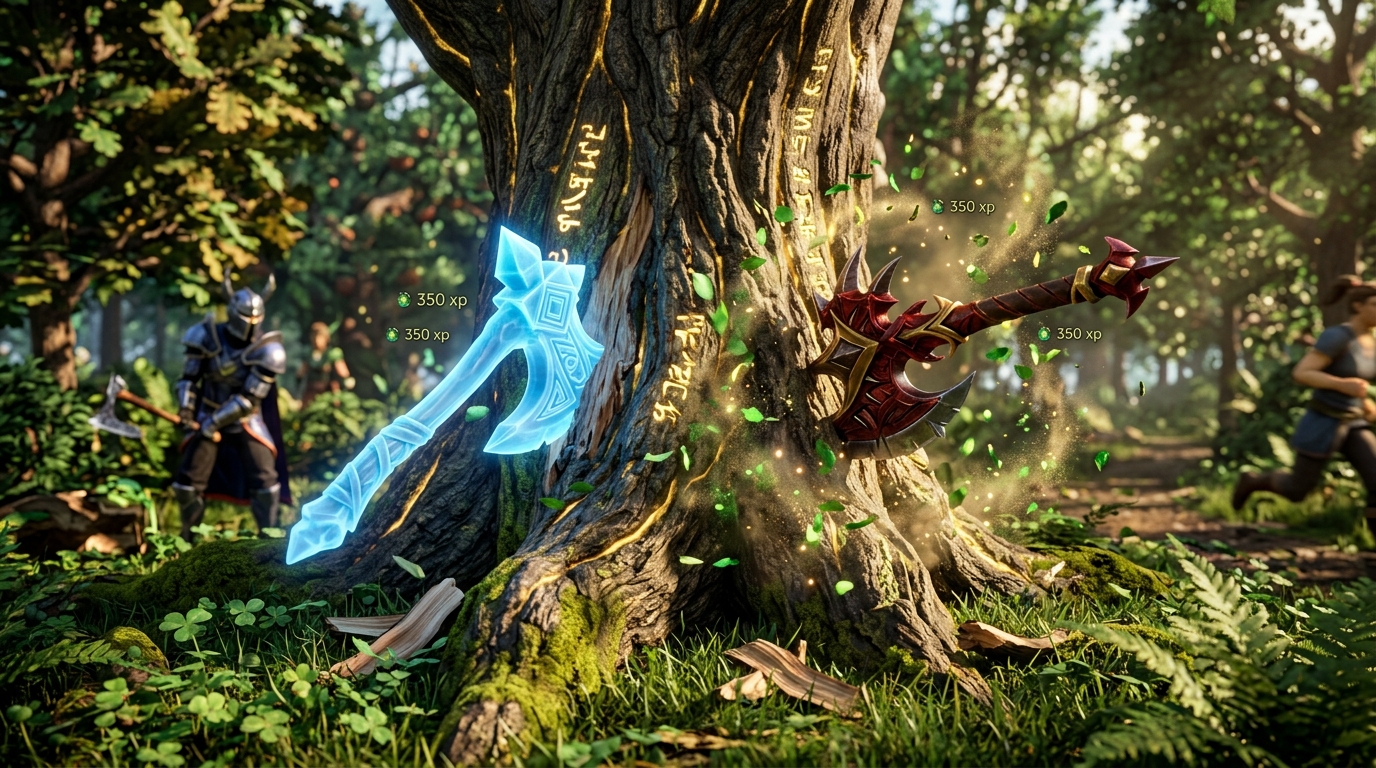The width and height of the screenshot is (1376, 768).
Task: Click the gem icon beside the upper-left 350 xp label
Action: pos(403,300)
